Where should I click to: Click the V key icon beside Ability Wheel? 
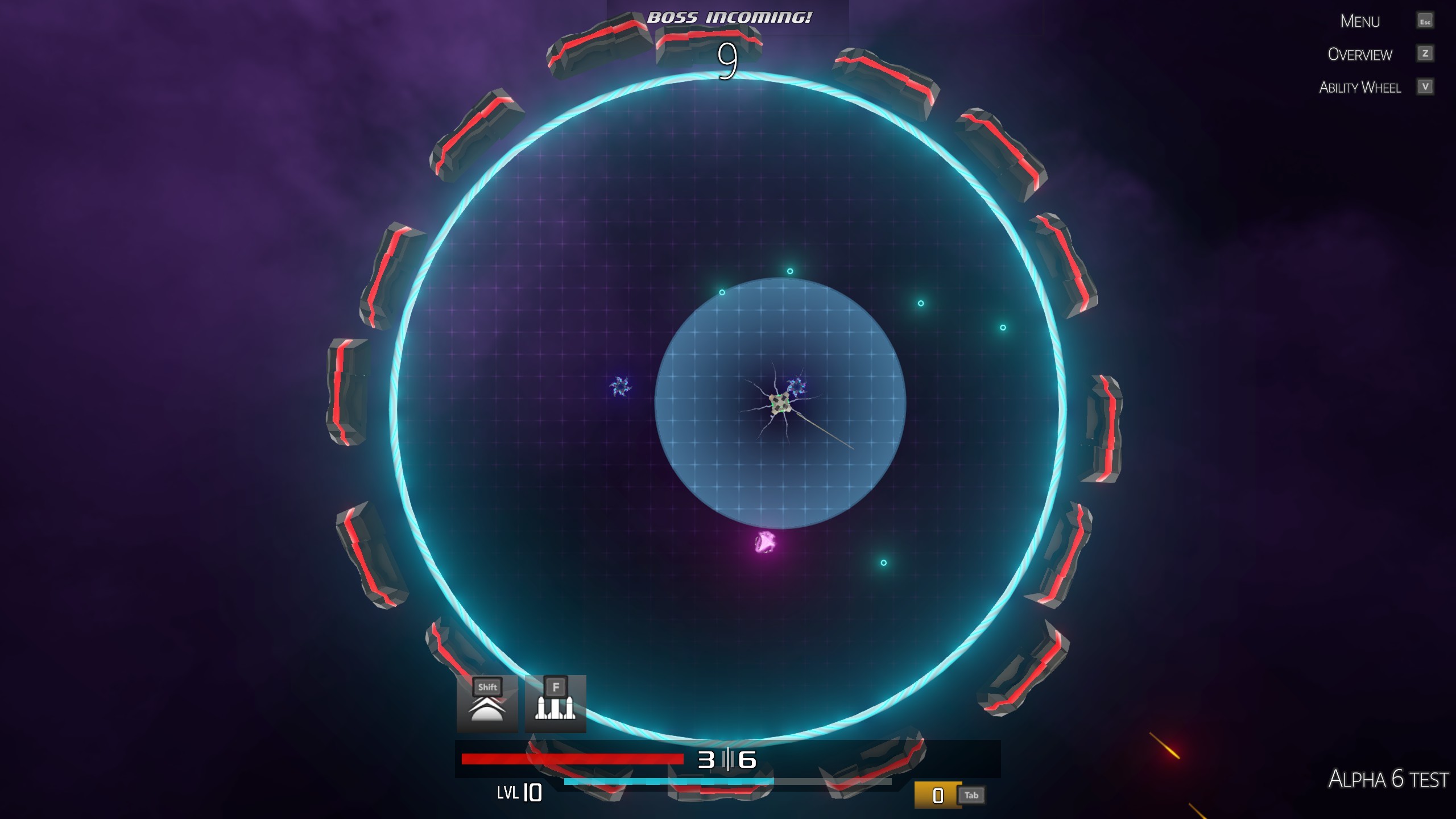1425,87
